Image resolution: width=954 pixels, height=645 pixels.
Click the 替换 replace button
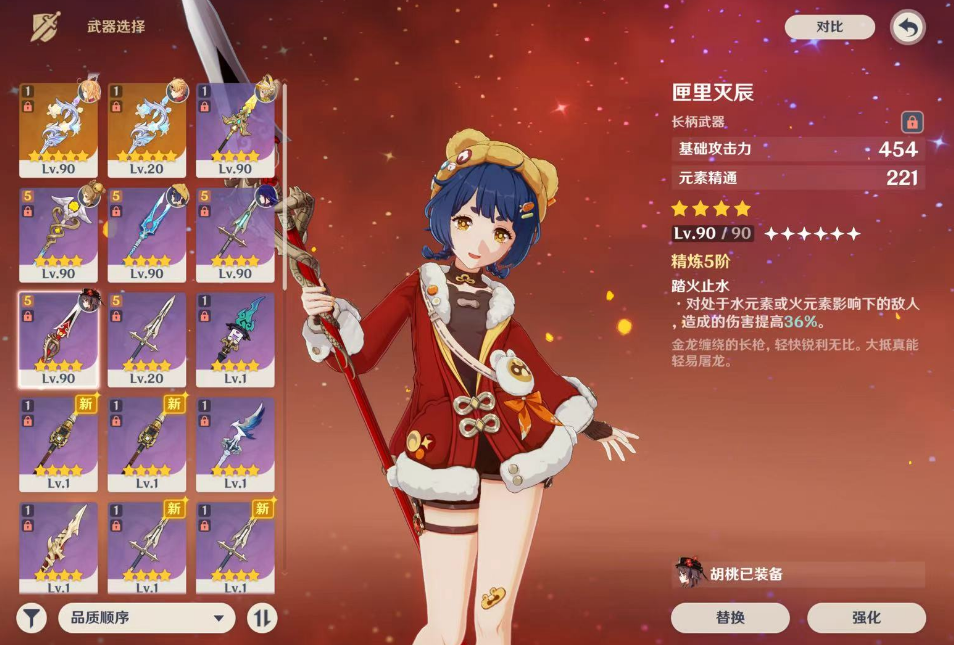(730, 617)
